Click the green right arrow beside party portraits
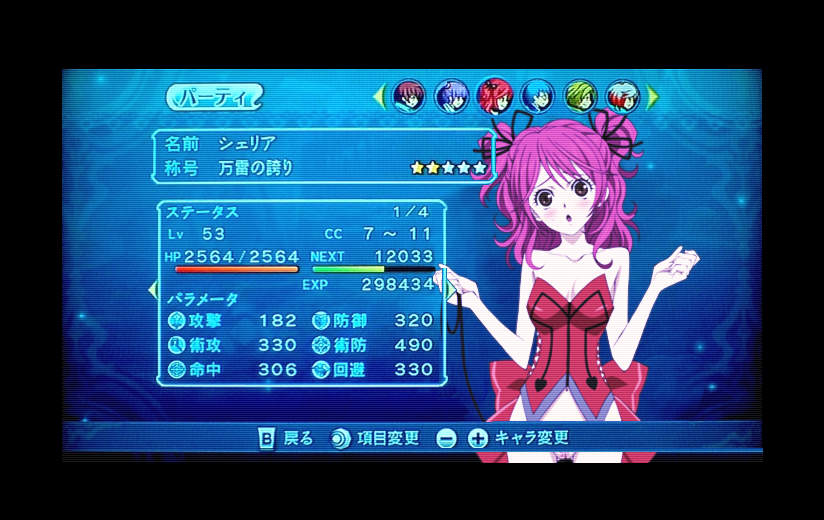 coord(653,96)
